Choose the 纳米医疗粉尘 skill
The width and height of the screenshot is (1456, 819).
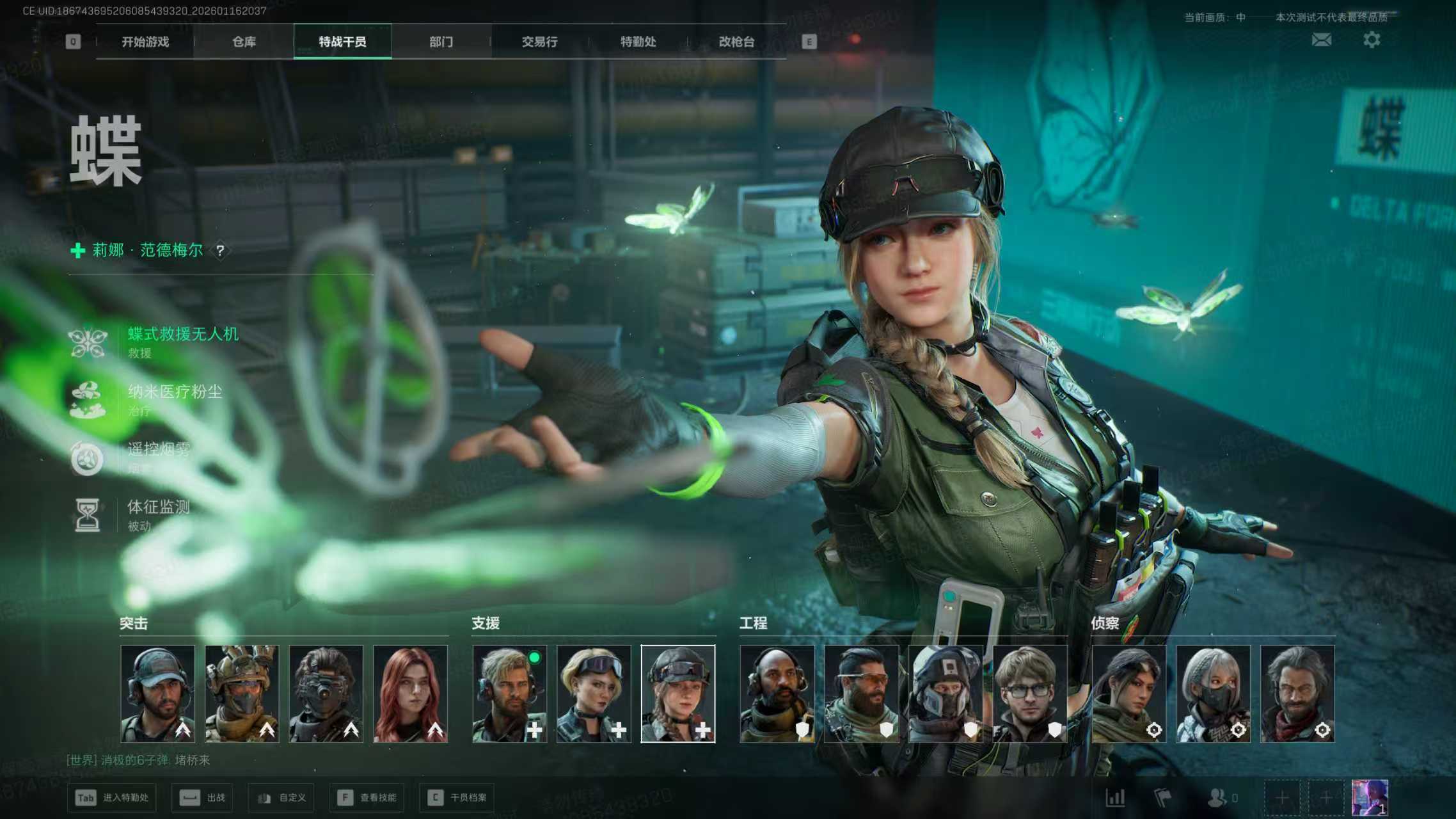pos(174,392)
